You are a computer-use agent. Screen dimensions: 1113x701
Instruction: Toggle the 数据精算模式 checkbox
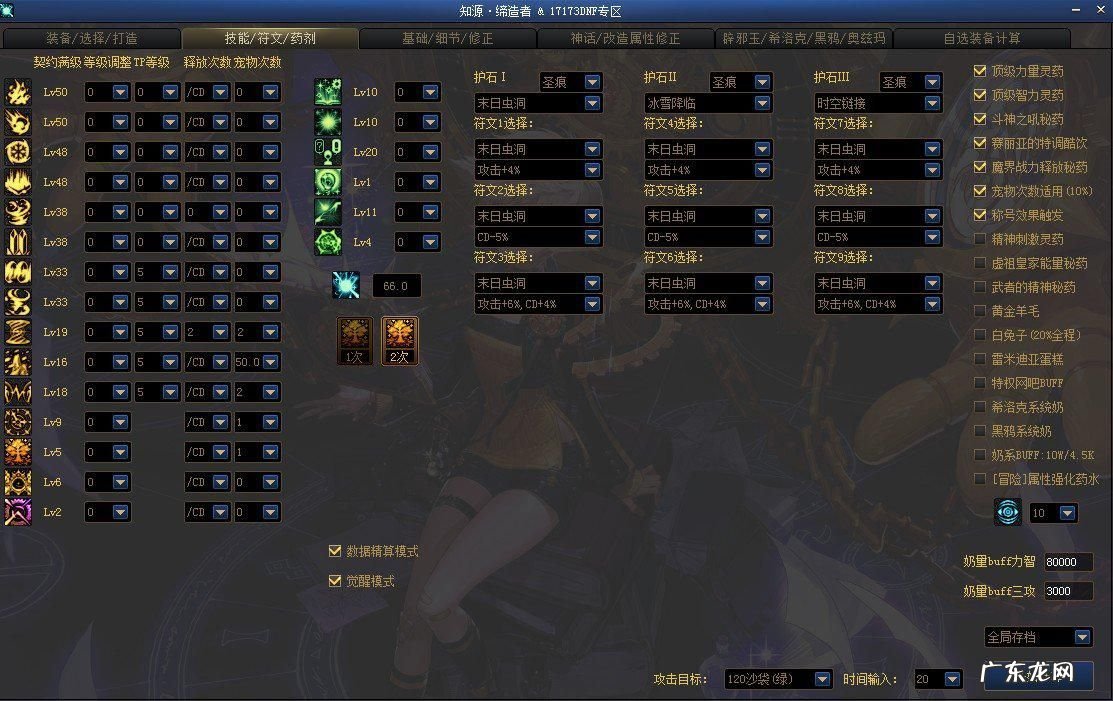335,551
